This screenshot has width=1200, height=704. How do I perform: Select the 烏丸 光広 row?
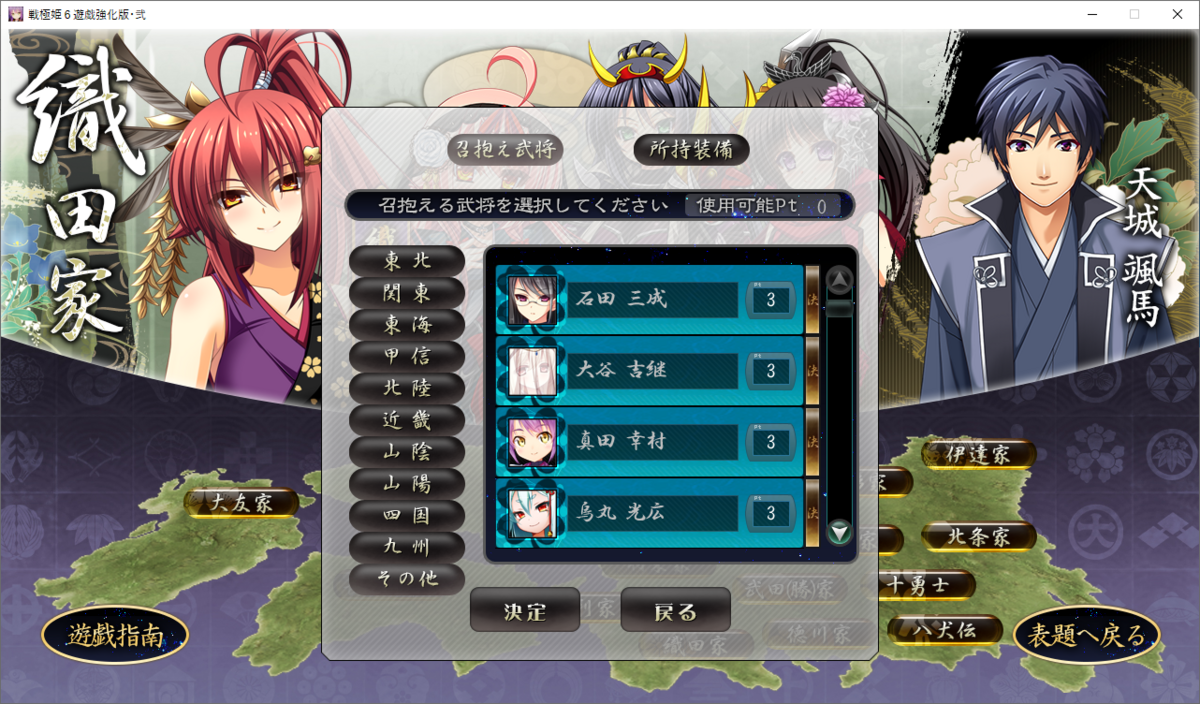coord(650,513)
